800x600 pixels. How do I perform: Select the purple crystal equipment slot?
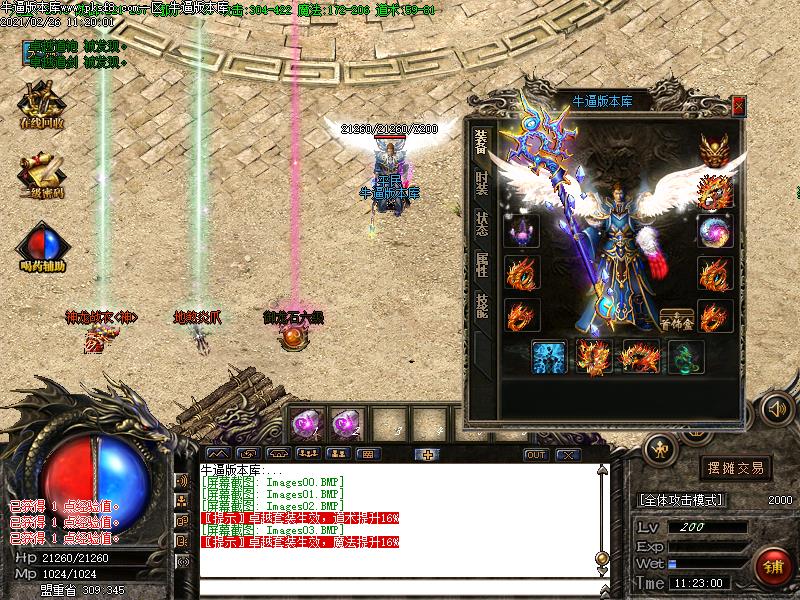tap(522, 231)
